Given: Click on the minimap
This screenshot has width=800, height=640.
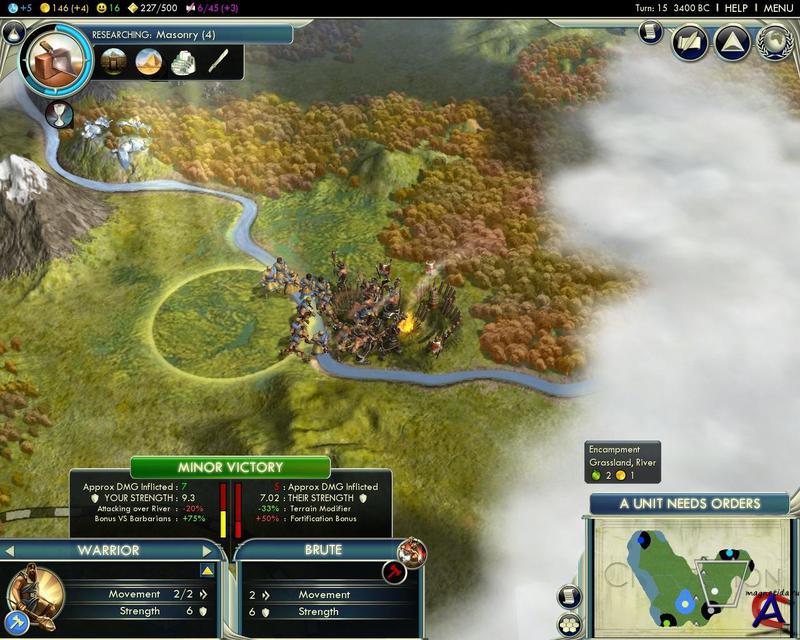Looking at the screenshot, I should click(688, 570).
